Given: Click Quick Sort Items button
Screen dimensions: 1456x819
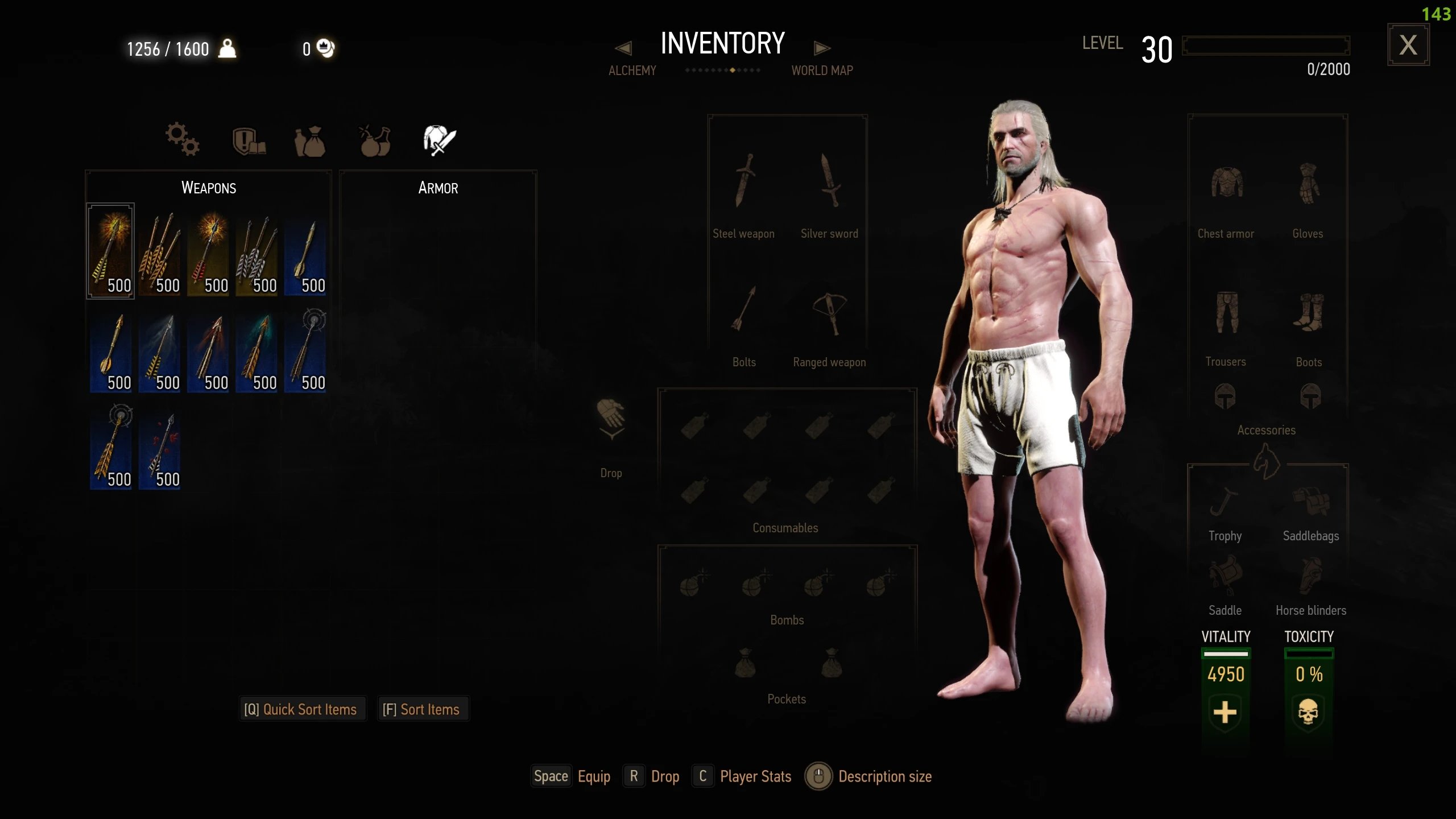Looking at the screenshot, I should coord(301,709).
